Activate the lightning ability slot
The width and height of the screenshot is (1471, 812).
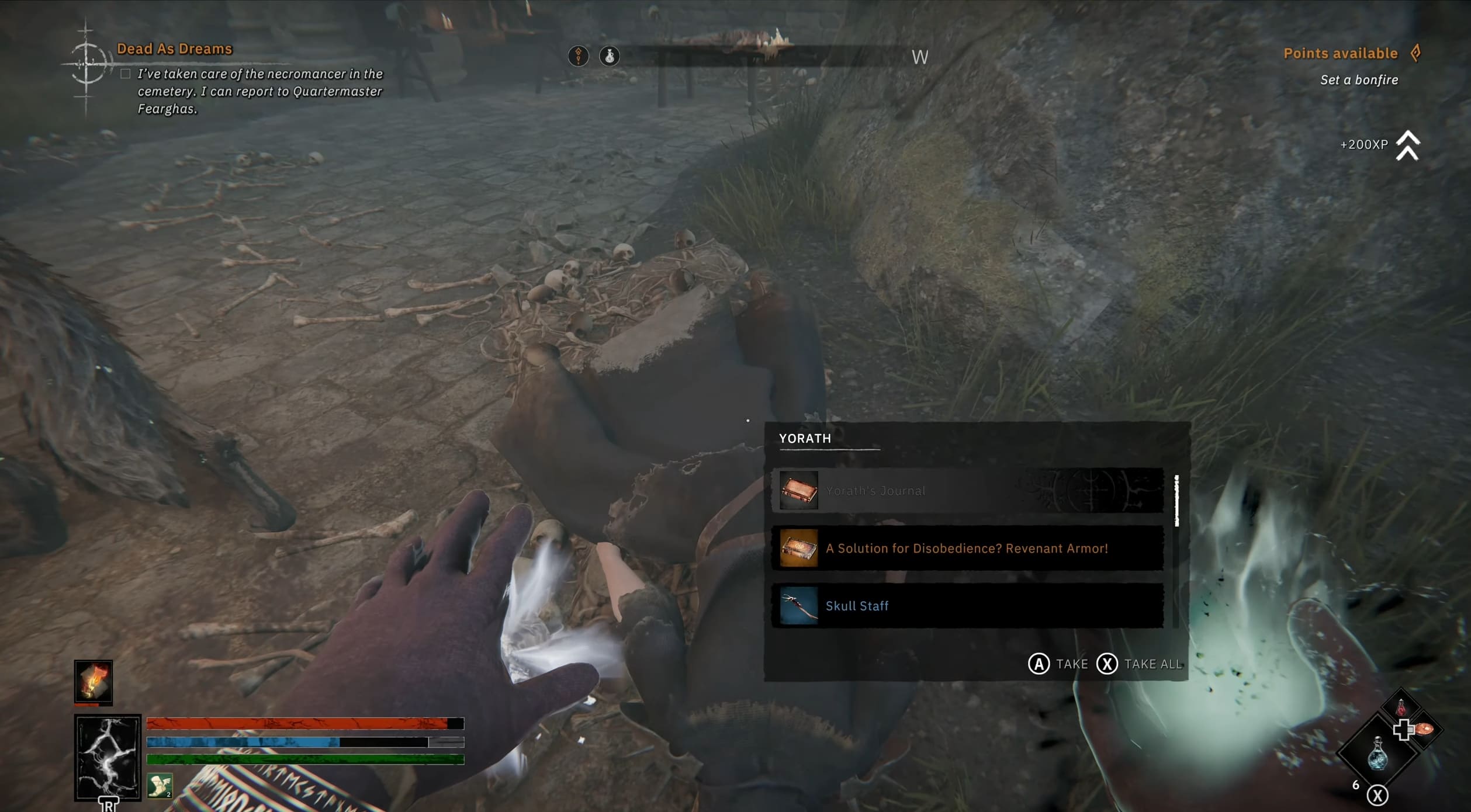(x=108, y=757)
